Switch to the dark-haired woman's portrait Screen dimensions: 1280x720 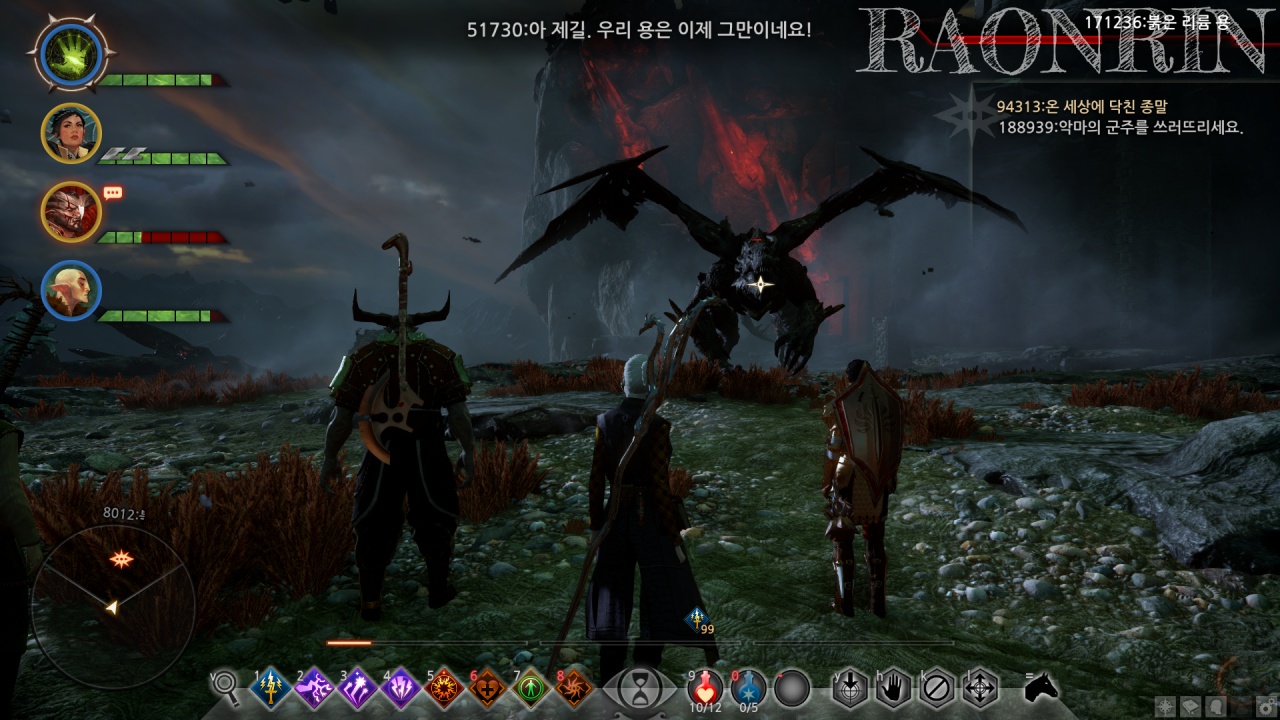(x=71, y=133)
